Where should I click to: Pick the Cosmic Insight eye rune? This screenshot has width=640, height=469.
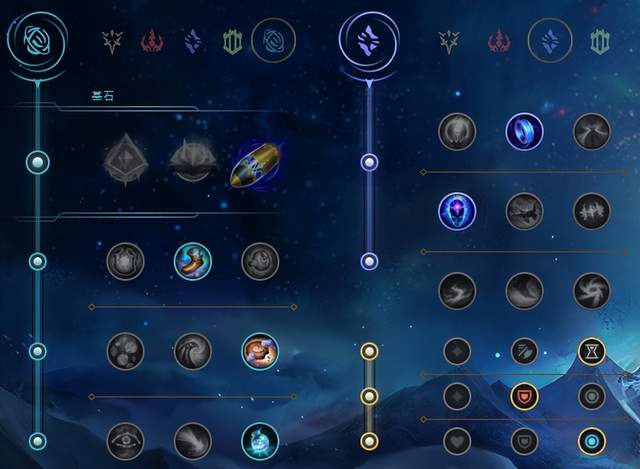(x=126, y=441)
